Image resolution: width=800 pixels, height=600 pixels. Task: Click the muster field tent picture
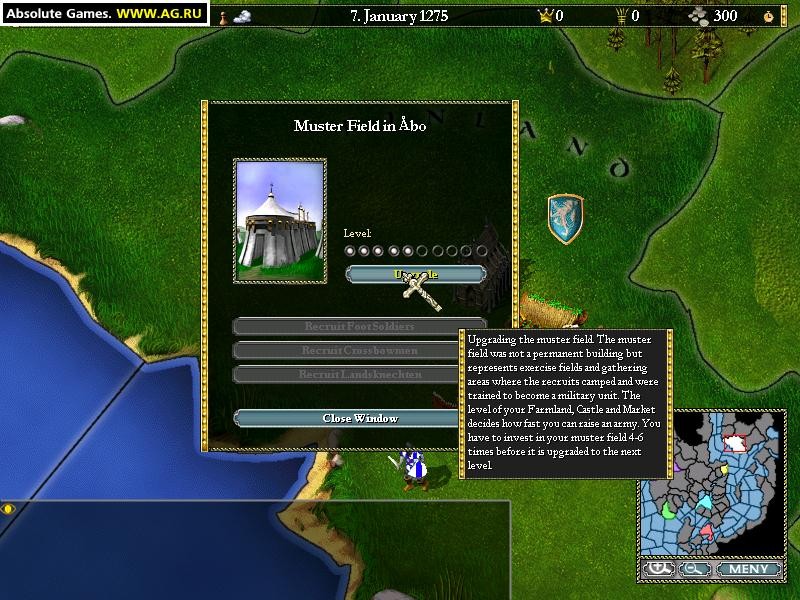(x=280, y=220)
